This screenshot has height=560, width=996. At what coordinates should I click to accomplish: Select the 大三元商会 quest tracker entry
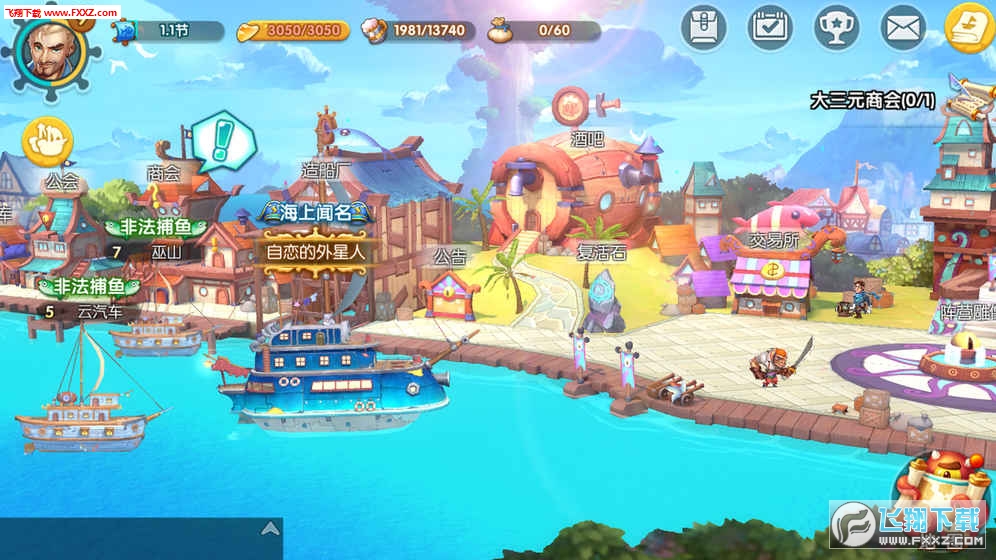tap(872, 100)
